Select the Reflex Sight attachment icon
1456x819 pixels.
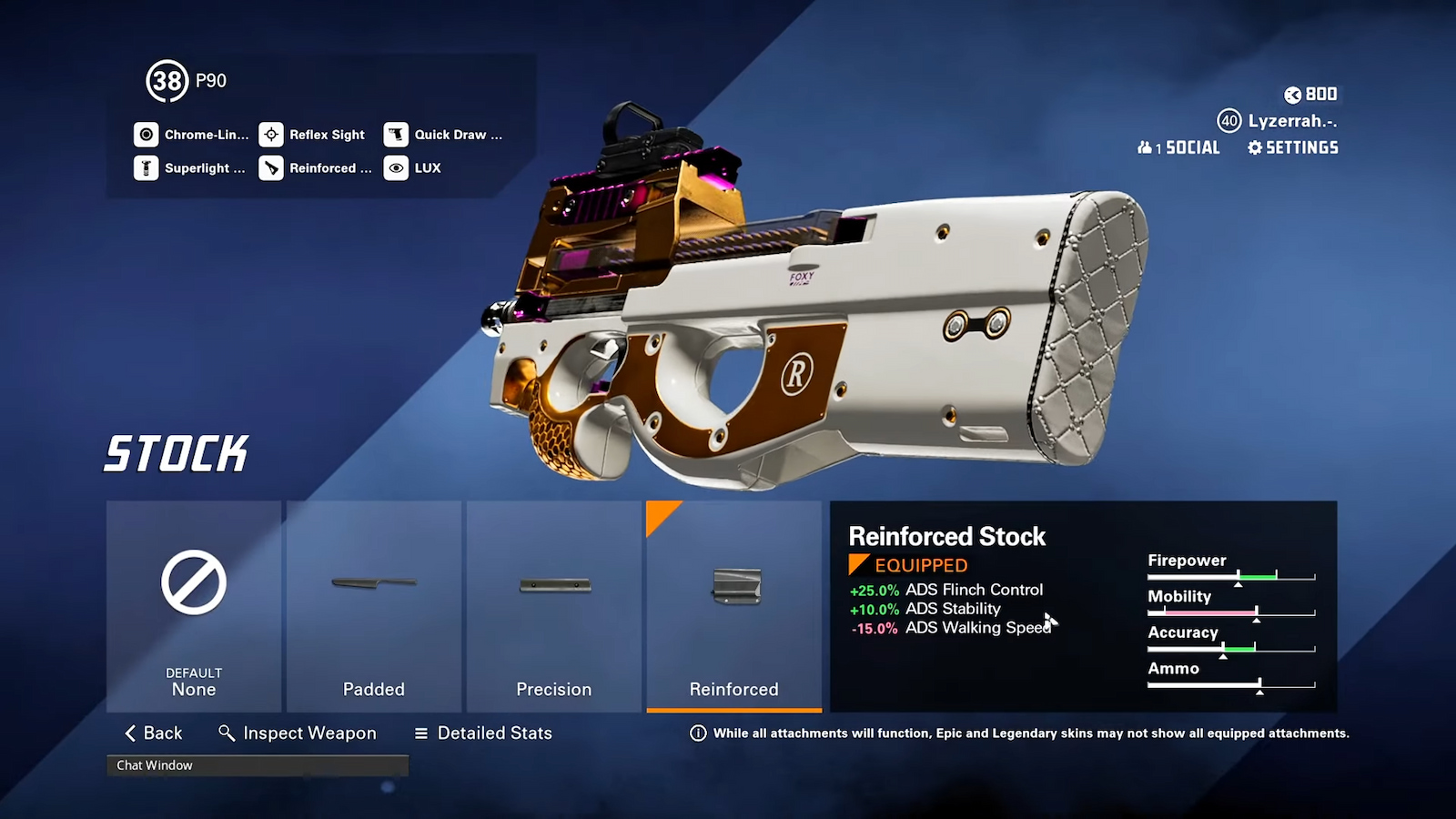(271, 134)
